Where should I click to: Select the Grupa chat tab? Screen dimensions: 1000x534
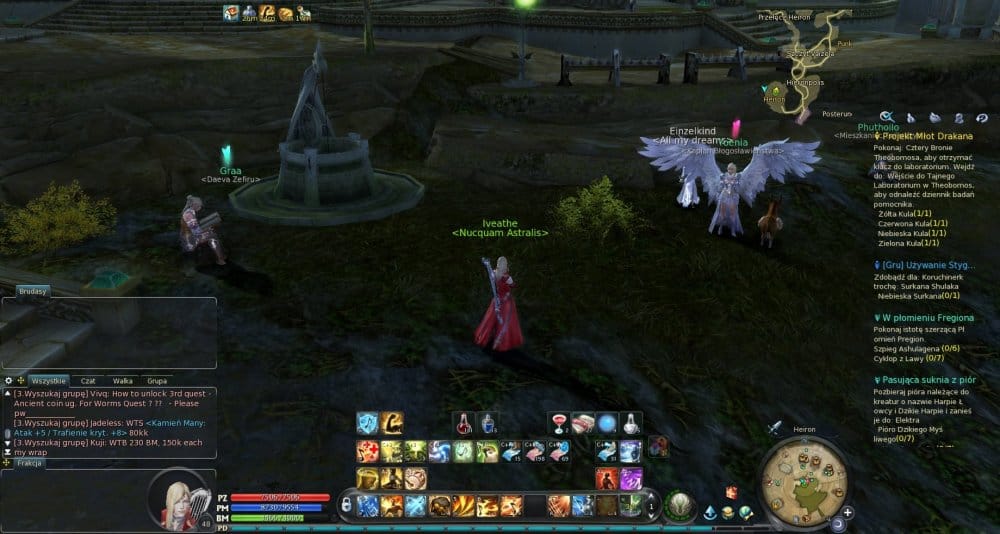(x=157, y=381)
